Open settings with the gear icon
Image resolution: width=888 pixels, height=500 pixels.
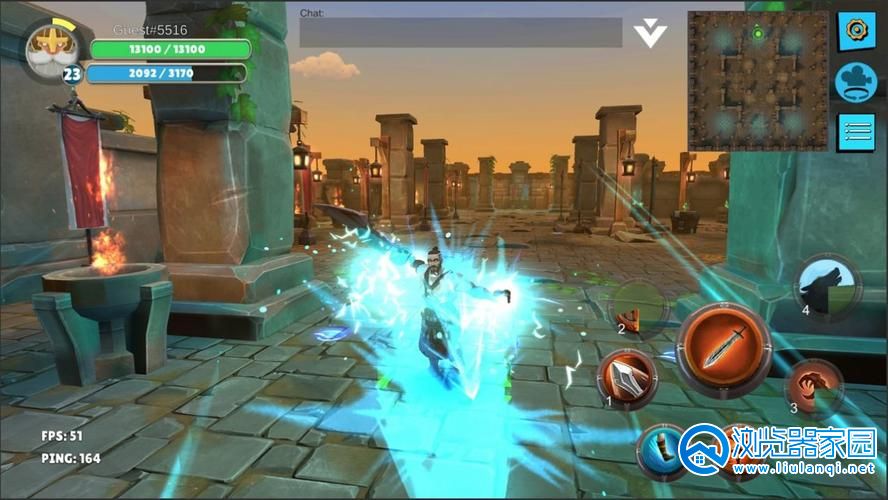pos(856,29)
